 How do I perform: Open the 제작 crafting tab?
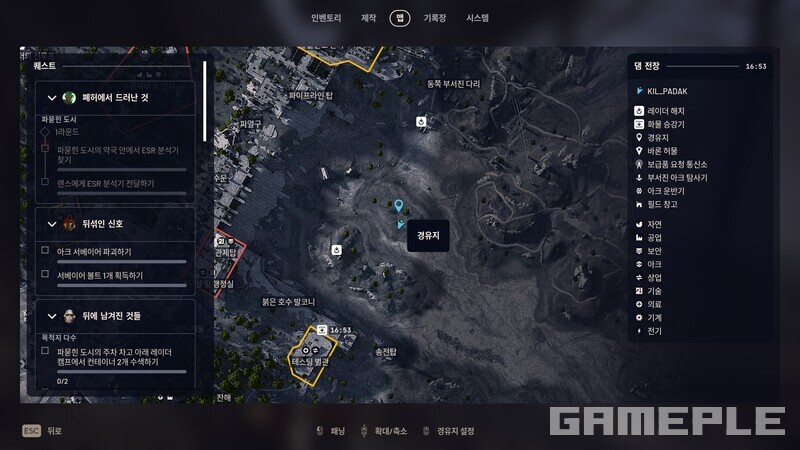click(x=368, y=18)
